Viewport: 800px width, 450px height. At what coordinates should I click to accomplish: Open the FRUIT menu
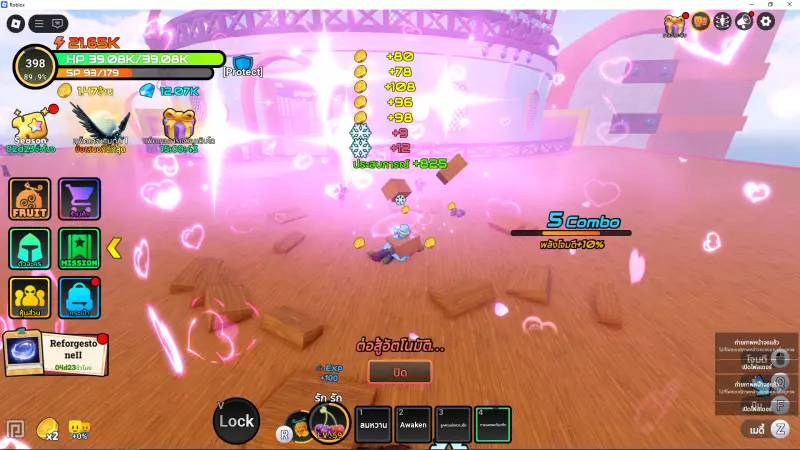pos(30,198)
